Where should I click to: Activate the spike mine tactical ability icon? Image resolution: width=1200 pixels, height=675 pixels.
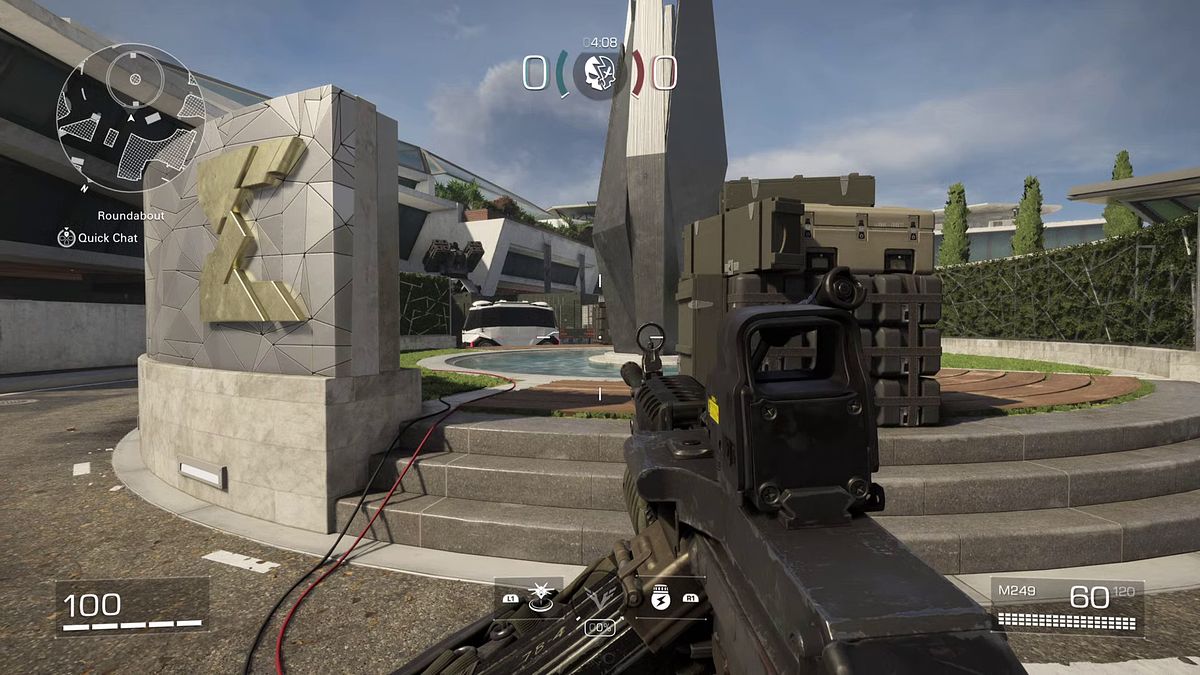click(x=543, y=596)
